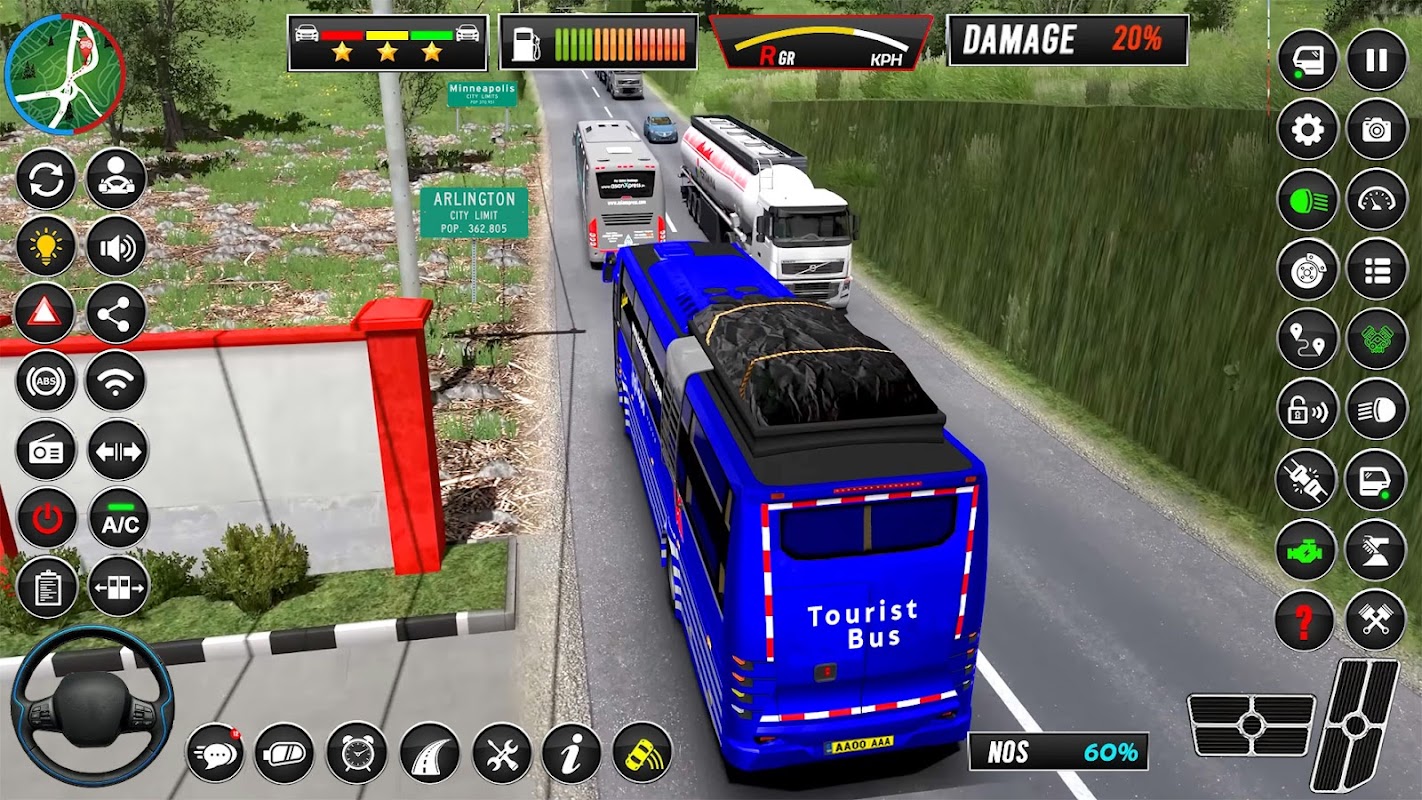Tap the speaker sound button
Screen dimensions: 1422x800
coord(116,246)
